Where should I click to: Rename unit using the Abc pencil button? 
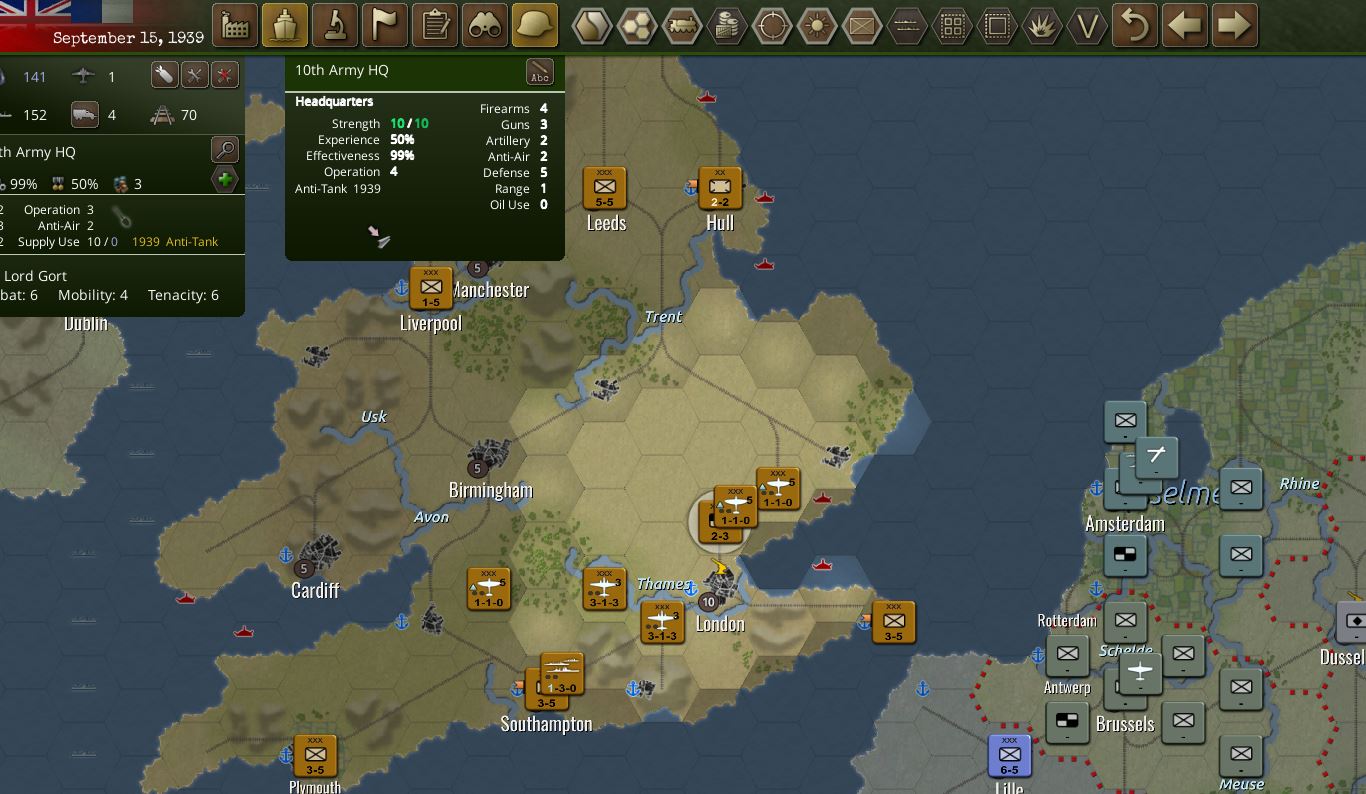click(x=540, y=73)
